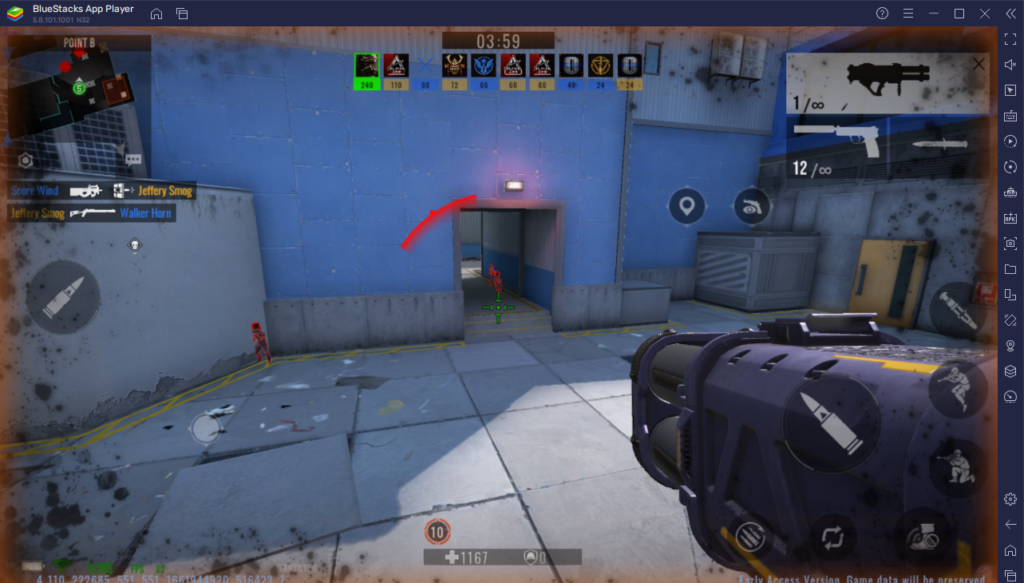Switch to the silenced pistol
The height and width of the screenshot is (583, 1024).
pyautogui.click(x=840, y=140)
